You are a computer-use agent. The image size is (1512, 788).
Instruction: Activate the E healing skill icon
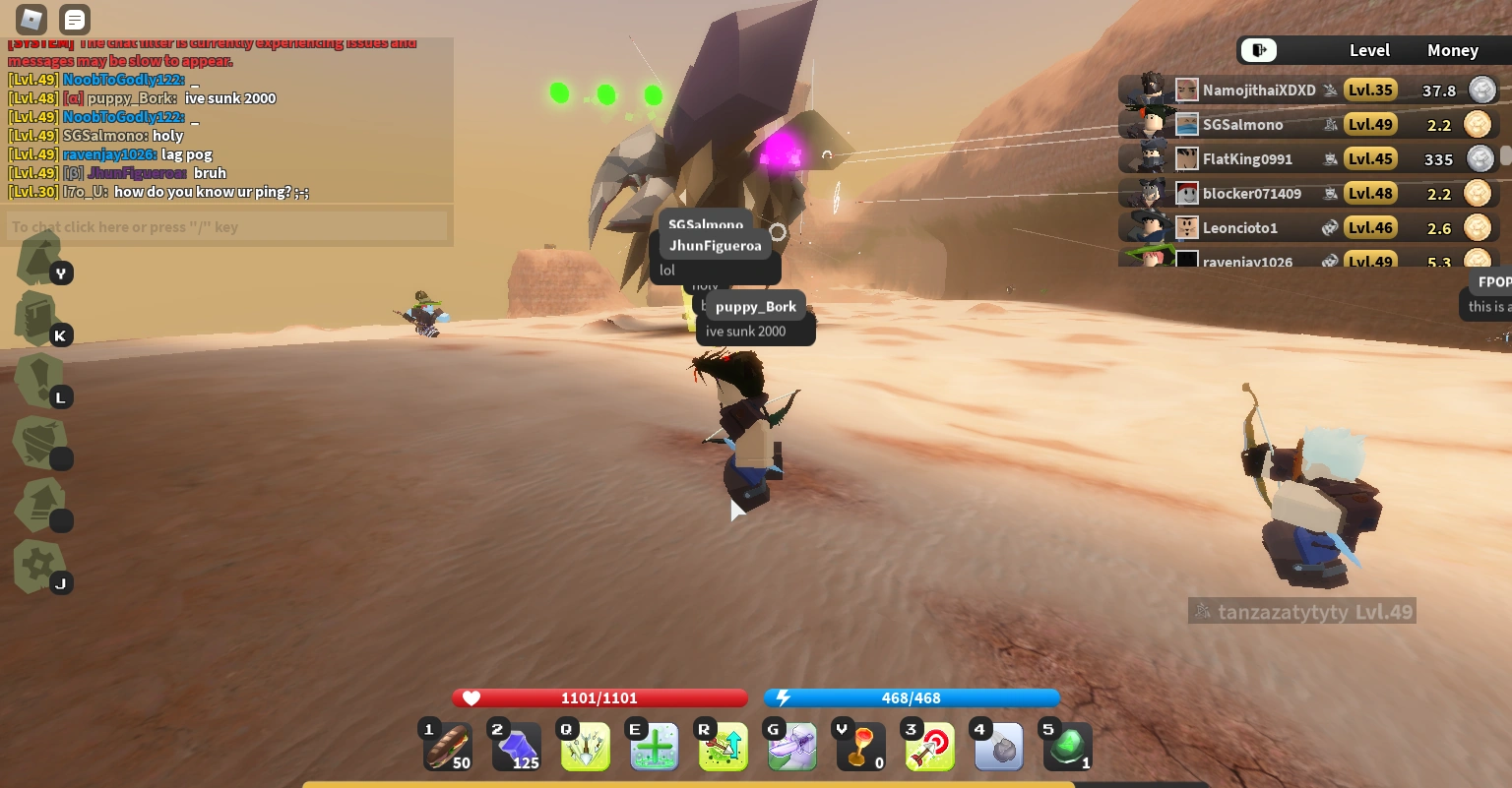(654, 746)
